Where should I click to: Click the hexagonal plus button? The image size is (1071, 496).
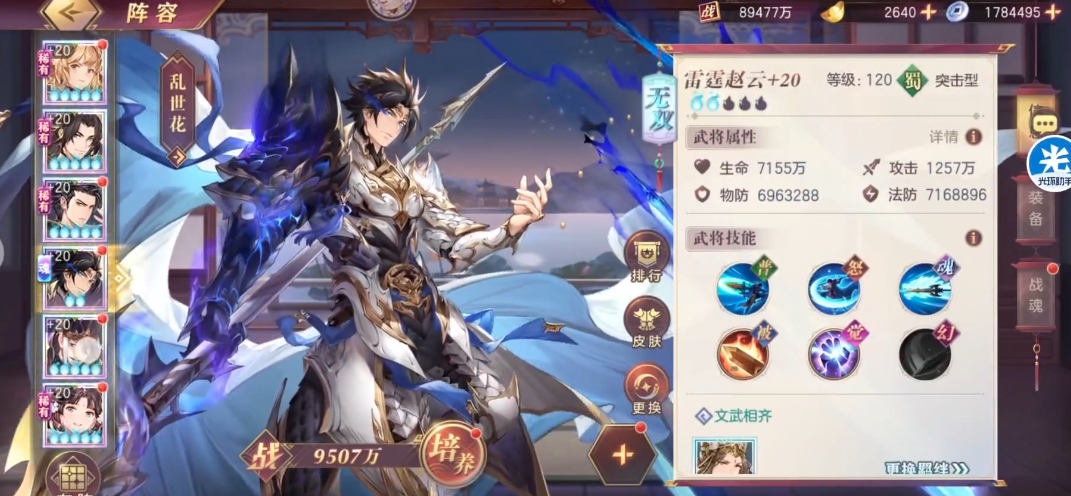(x=622, y=455)
